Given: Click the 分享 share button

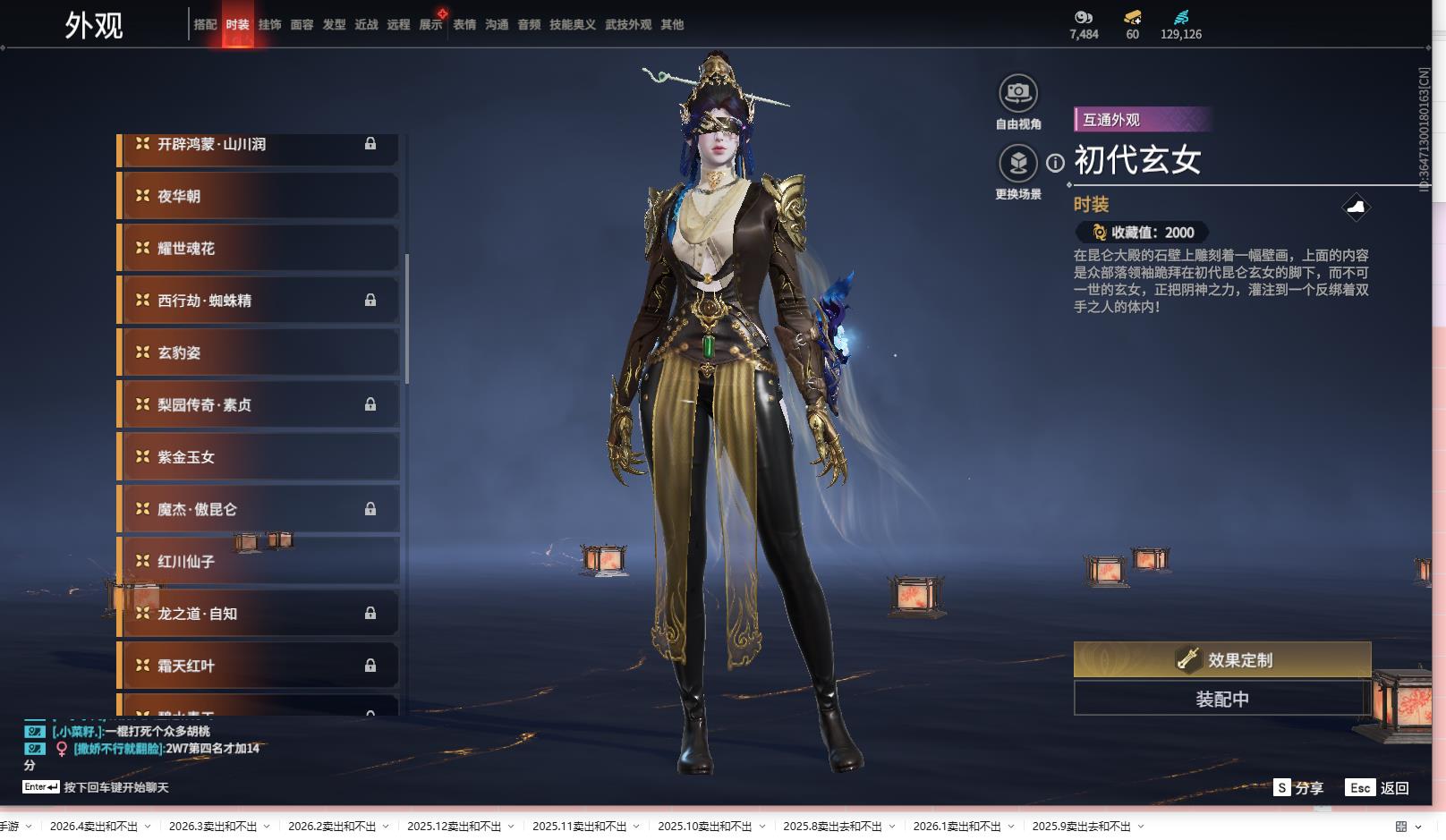Looking at the screenshot, I should tap(1298, 788).
